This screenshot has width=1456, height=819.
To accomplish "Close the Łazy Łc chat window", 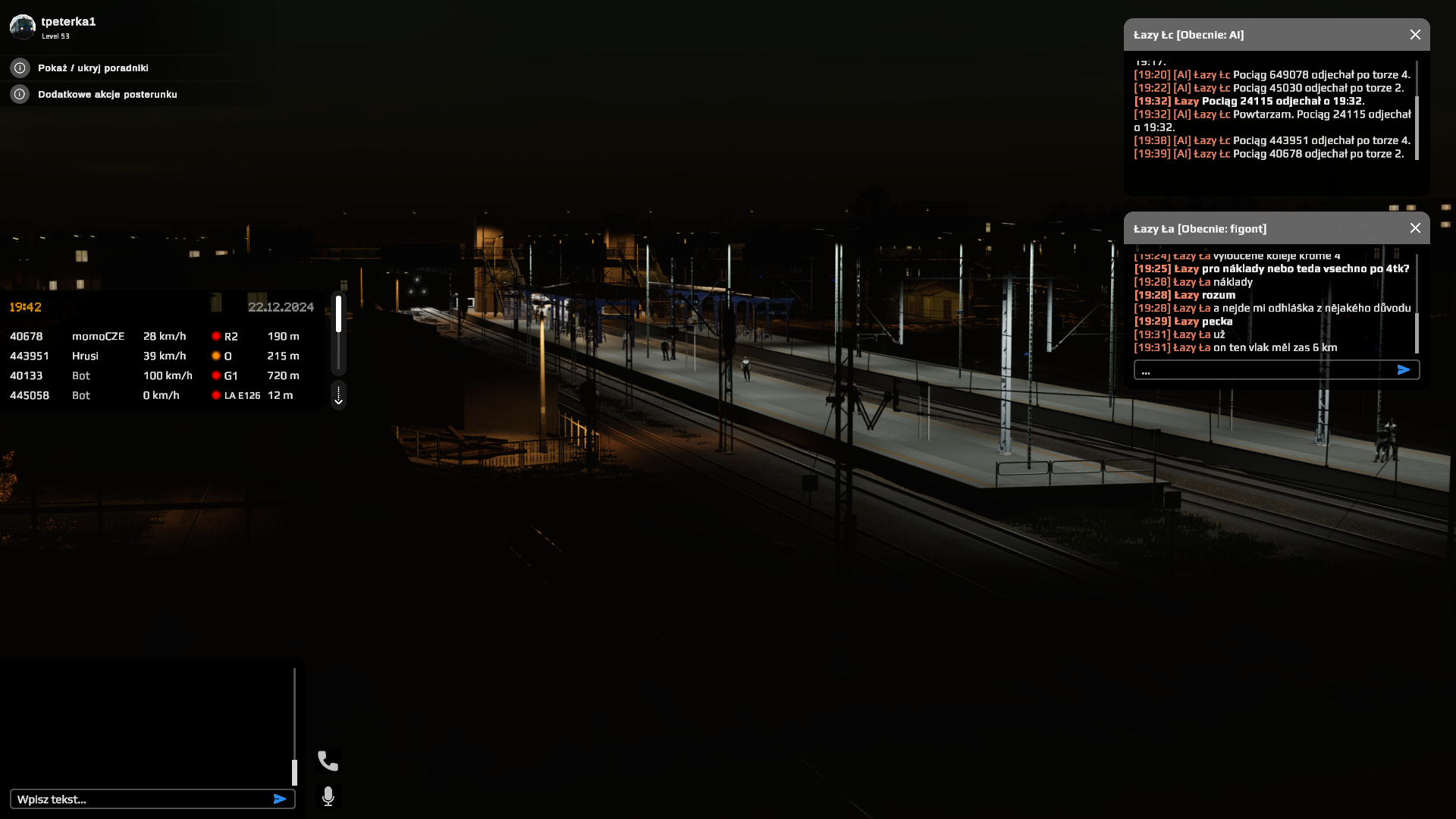I will pos(1415,35).
